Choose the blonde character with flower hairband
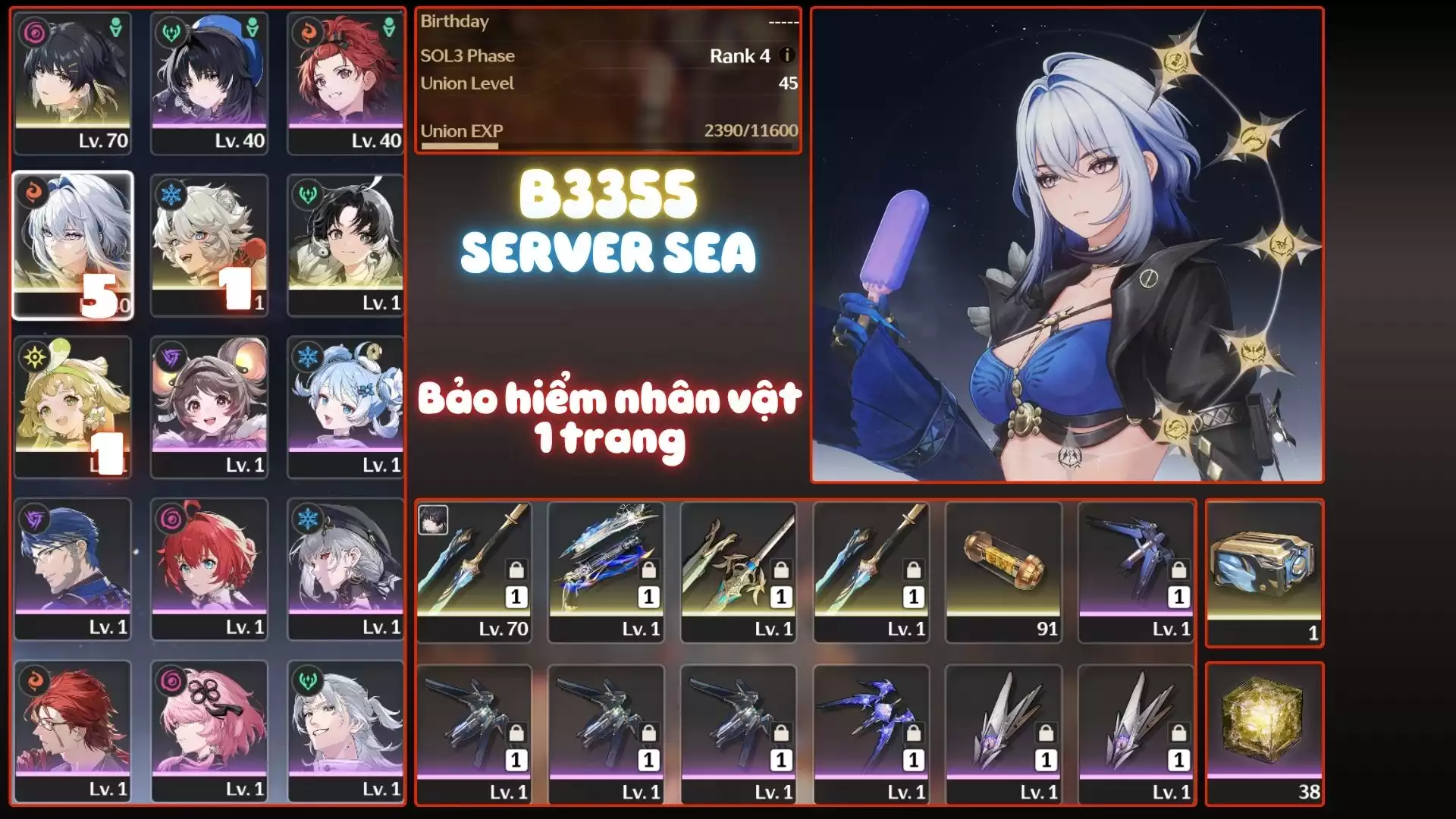 coord(73,406)
